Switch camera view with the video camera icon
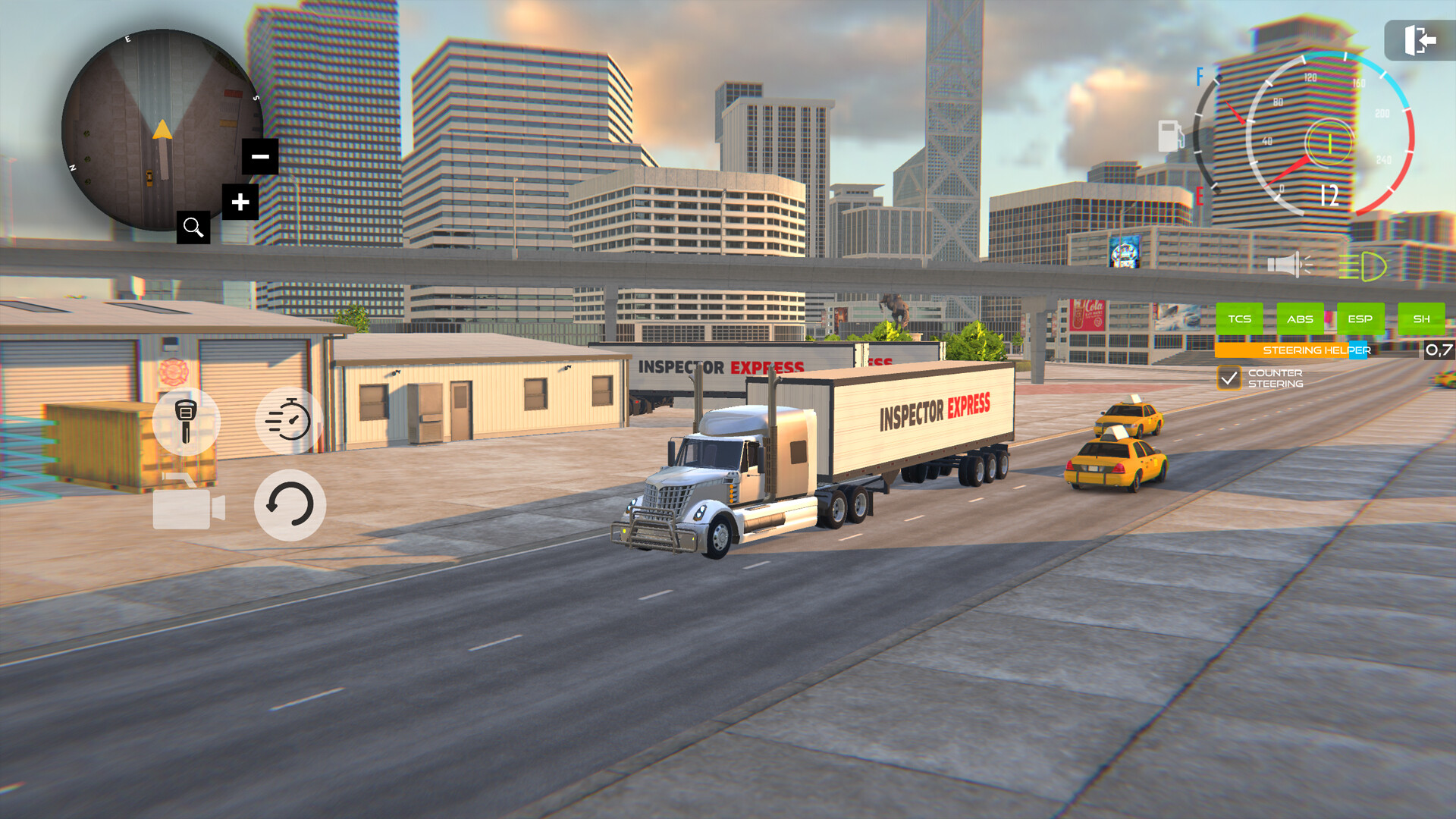The width and height of the screenshot is (1456, 819). pos(185,505)
